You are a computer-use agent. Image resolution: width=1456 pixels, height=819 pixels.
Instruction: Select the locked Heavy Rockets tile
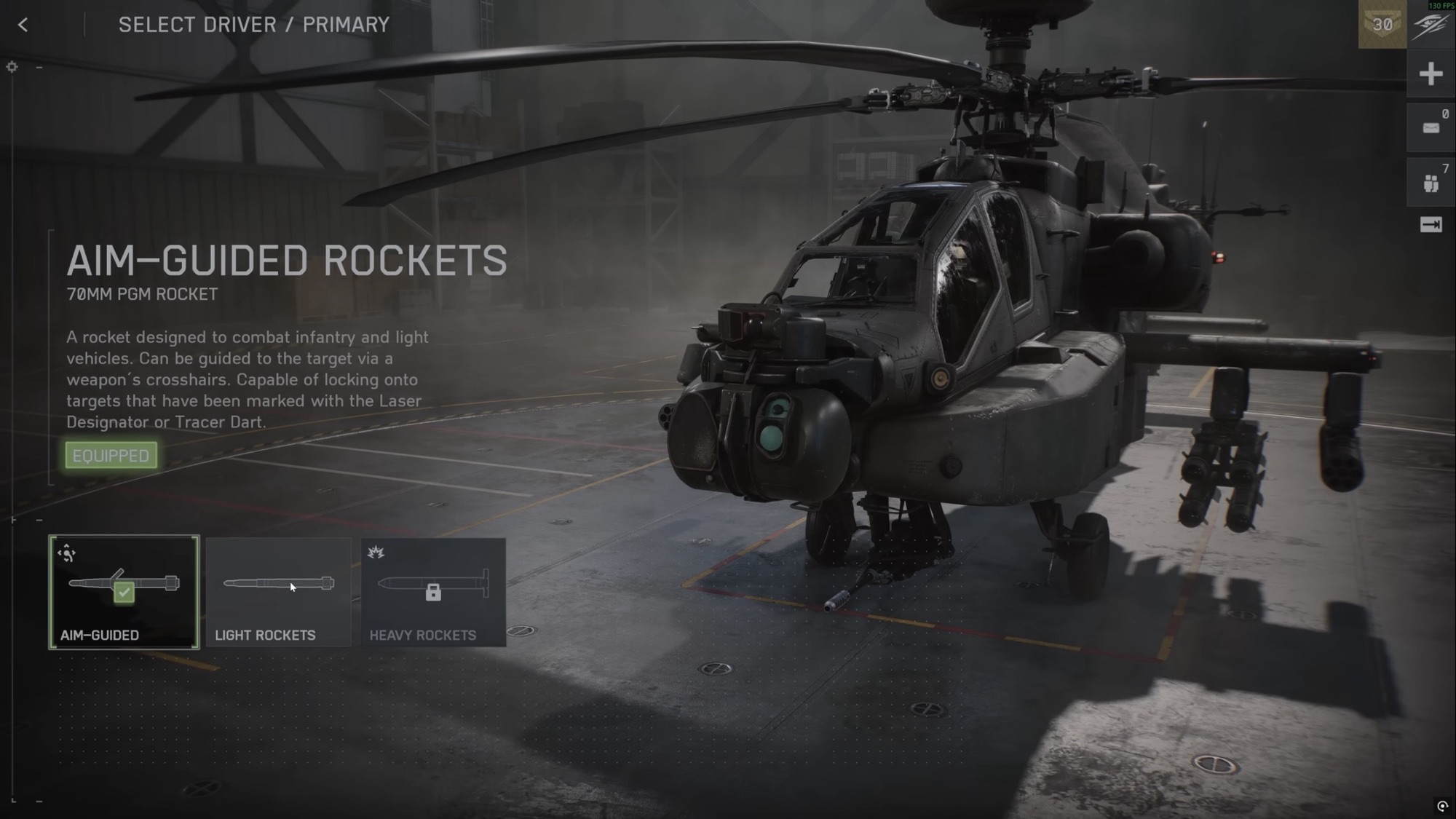click(433, 592)
